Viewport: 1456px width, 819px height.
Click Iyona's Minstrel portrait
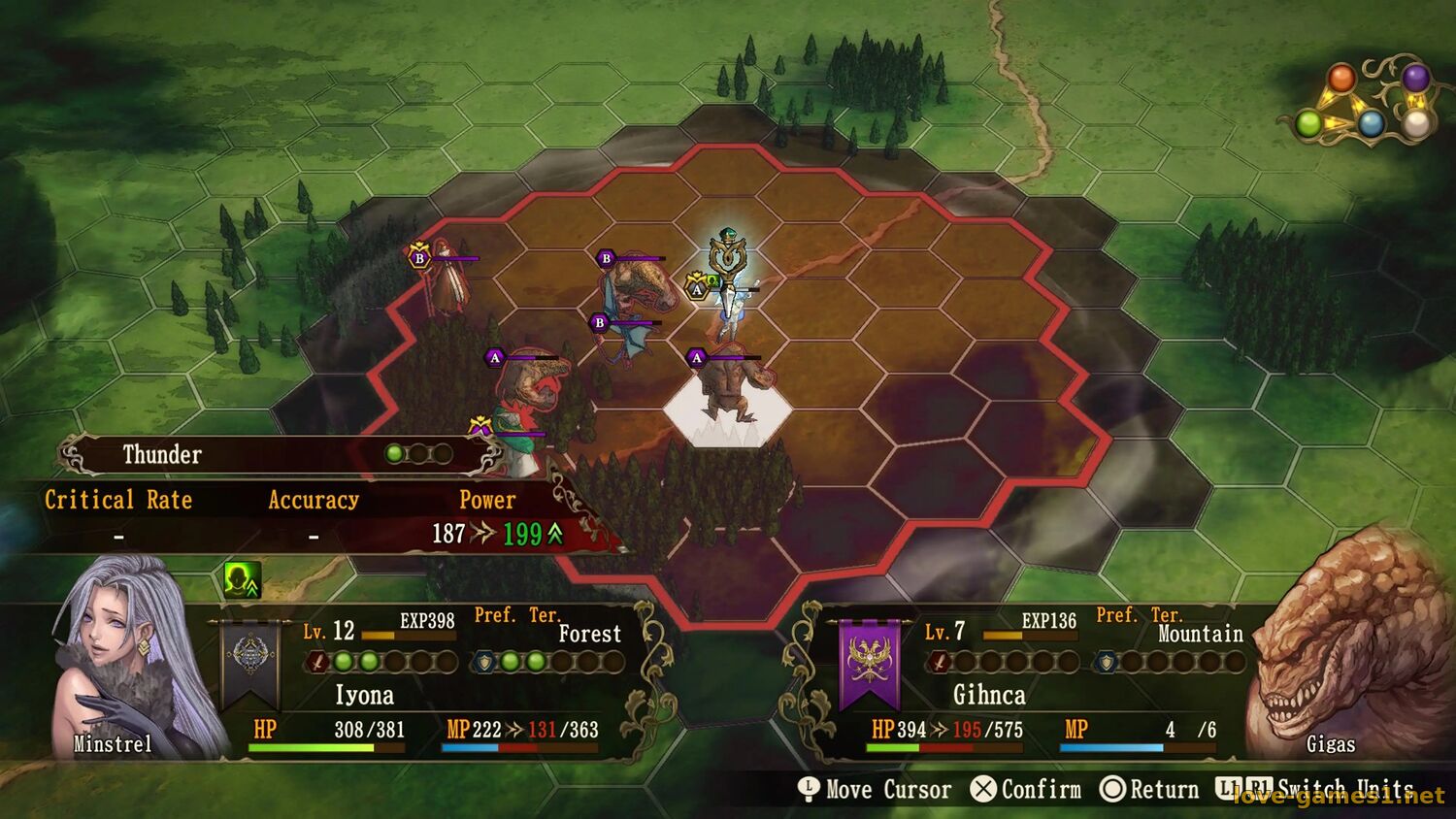tap(126, 660)
